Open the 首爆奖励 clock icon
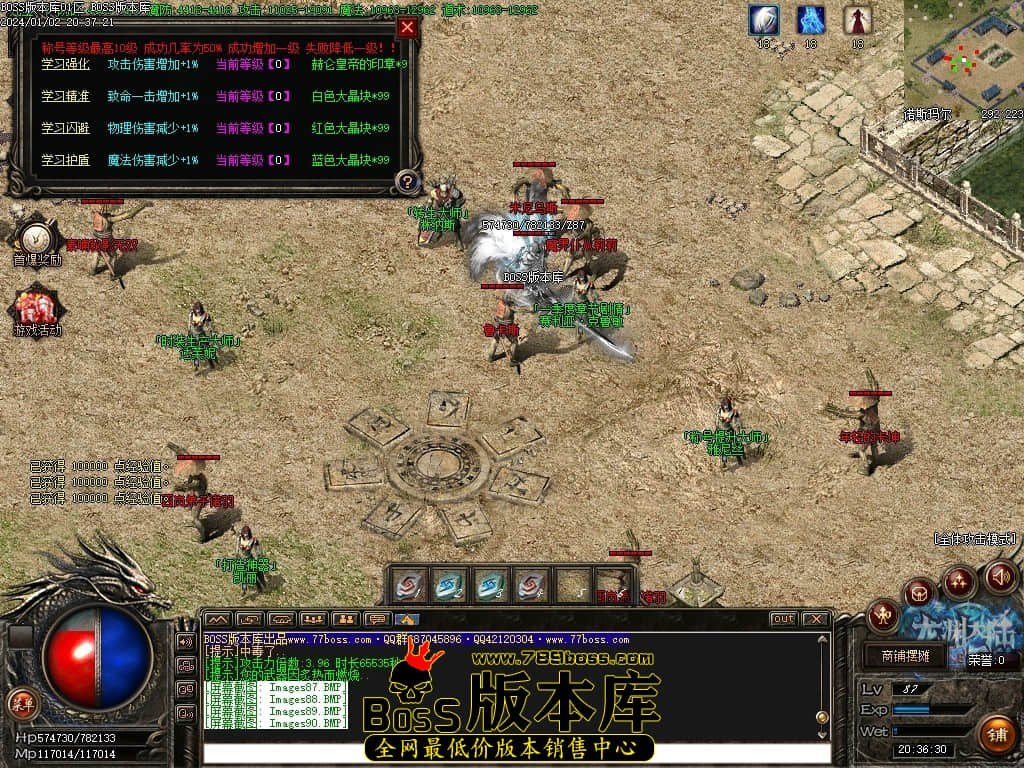 point(37,238)
